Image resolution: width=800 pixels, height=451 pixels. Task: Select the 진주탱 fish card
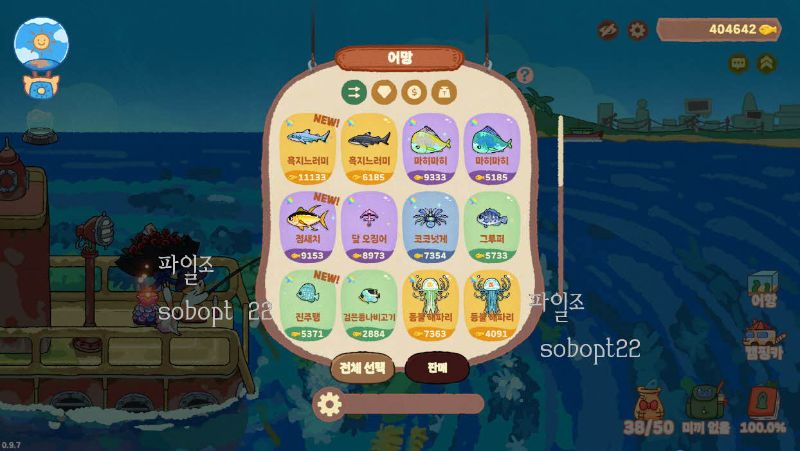[308, 305]
